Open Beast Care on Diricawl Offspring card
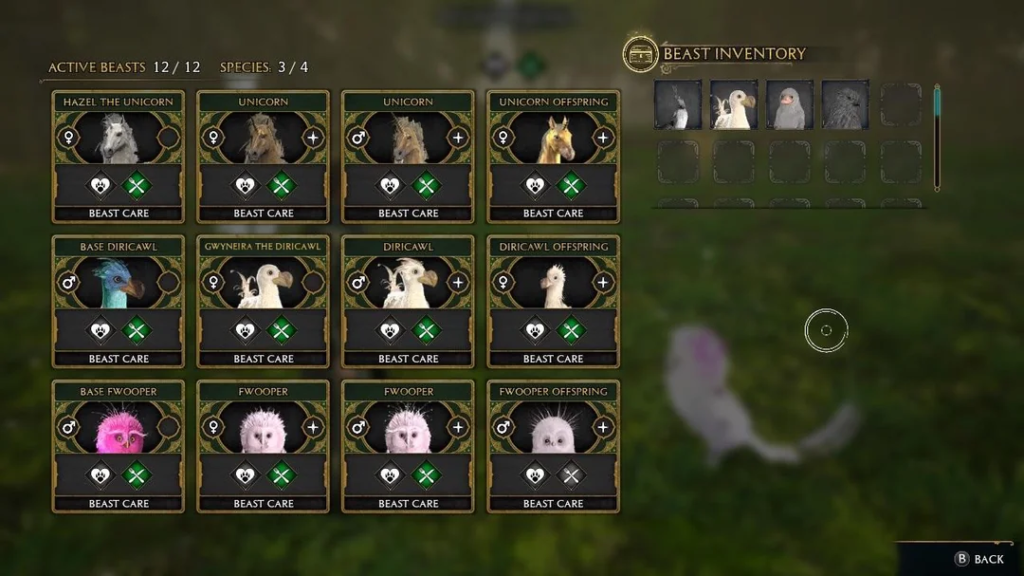The image size is (1024, 576). click(x=553, y=358)
